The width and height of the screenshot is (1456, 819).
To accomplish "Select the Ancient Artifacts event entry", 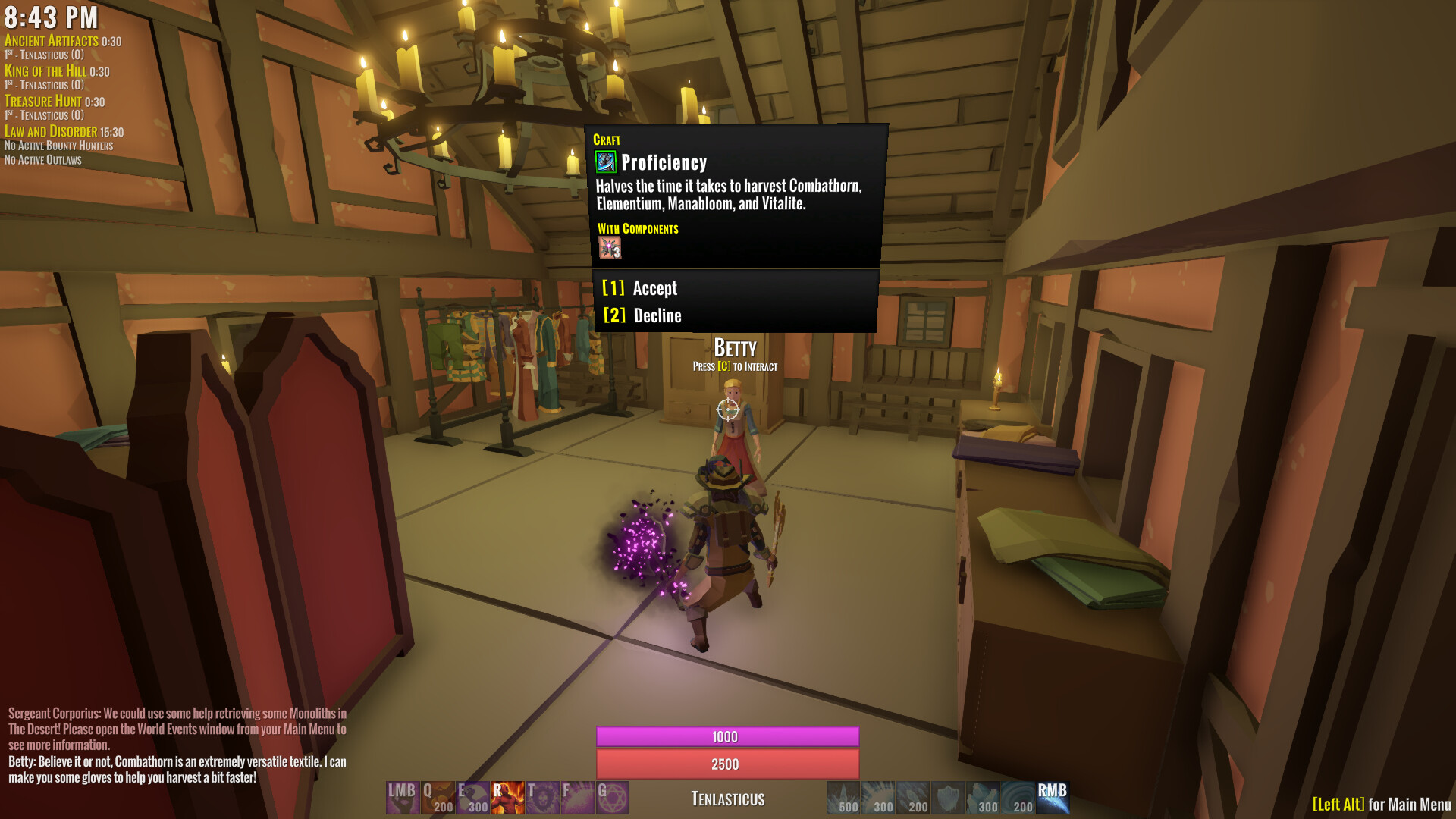I will pyautogui.click(x=51, y=41).
